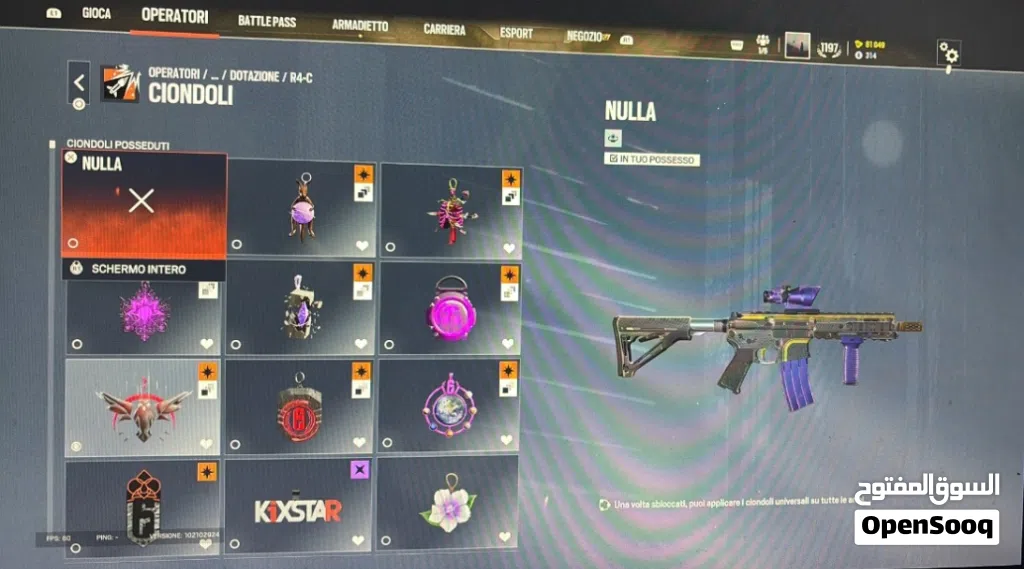The height and width of the screenshot is (569, 1024).
Task: Go to the ARMADIETTO tab
Action: (359, 26)
